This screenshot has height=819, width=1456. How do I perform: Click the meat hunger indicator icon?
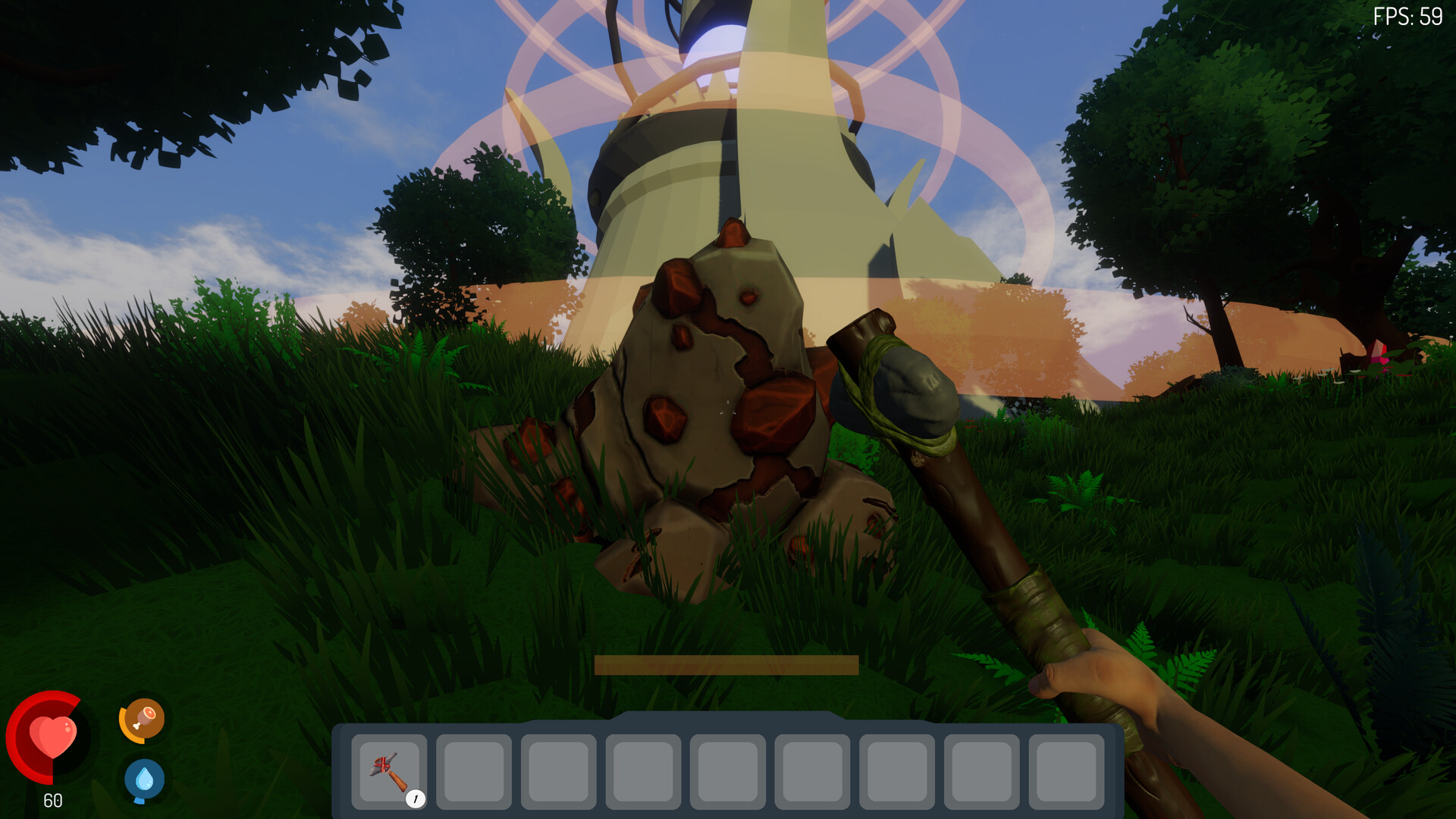pos(144,719)
